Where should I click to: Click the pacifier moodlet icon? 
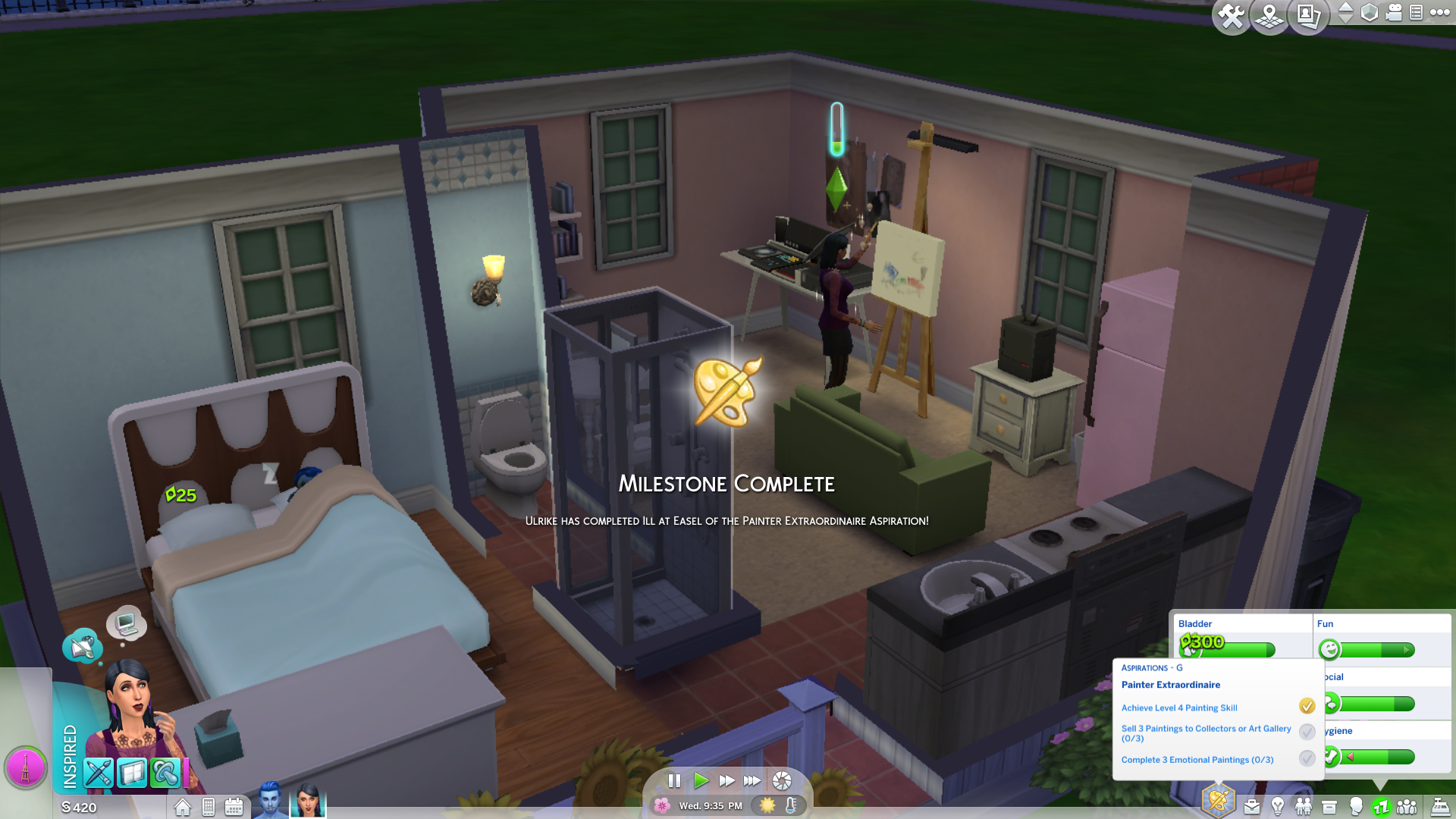[165, 773]
